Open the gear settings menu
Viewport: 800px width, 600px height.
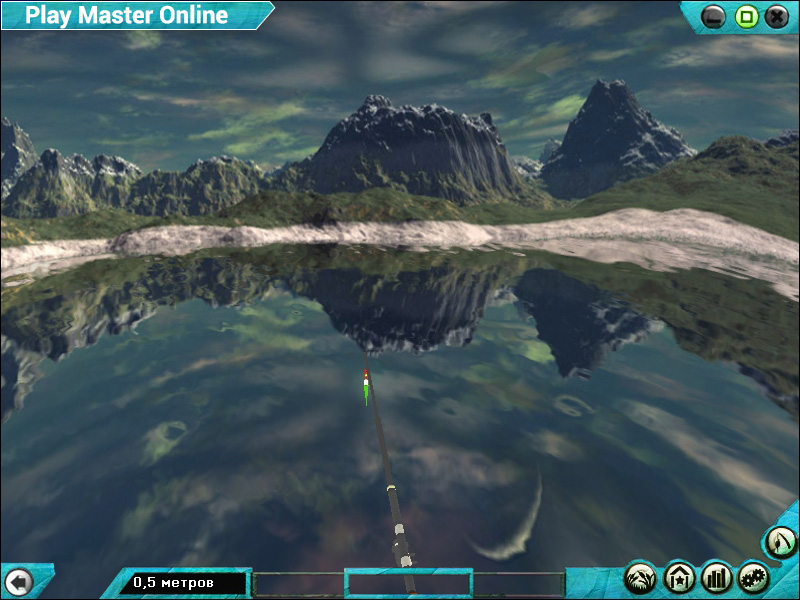[x=753, y=577]
